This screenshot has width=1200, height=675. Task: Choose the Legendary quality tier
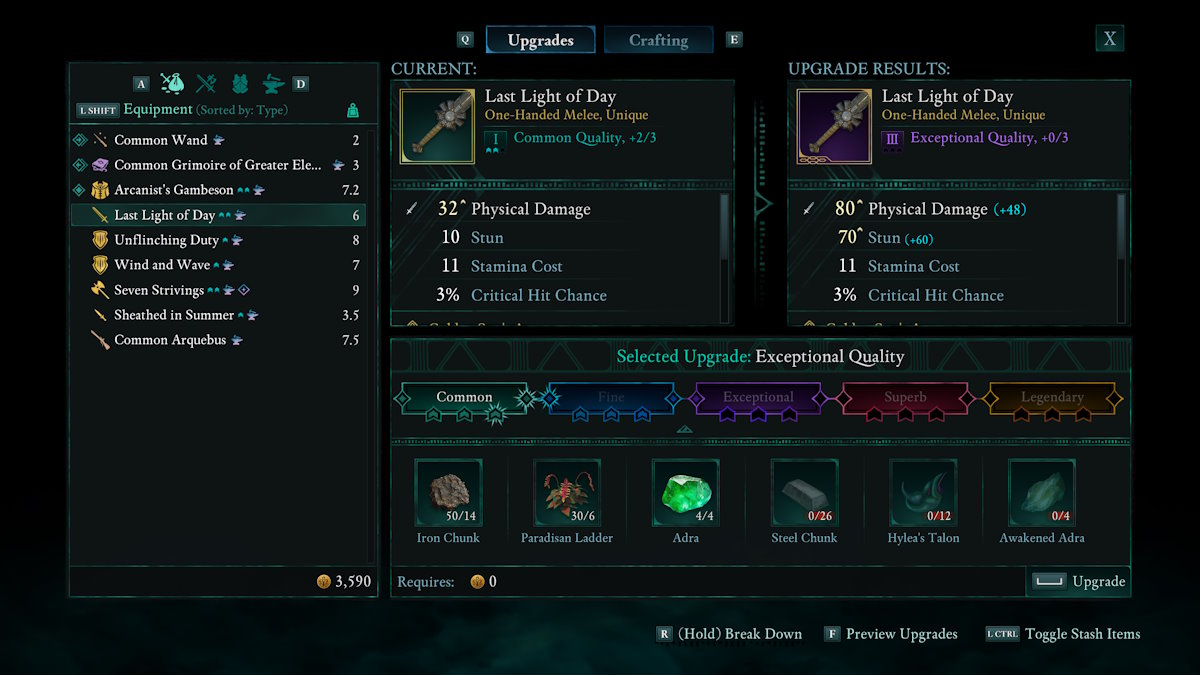1052,397
